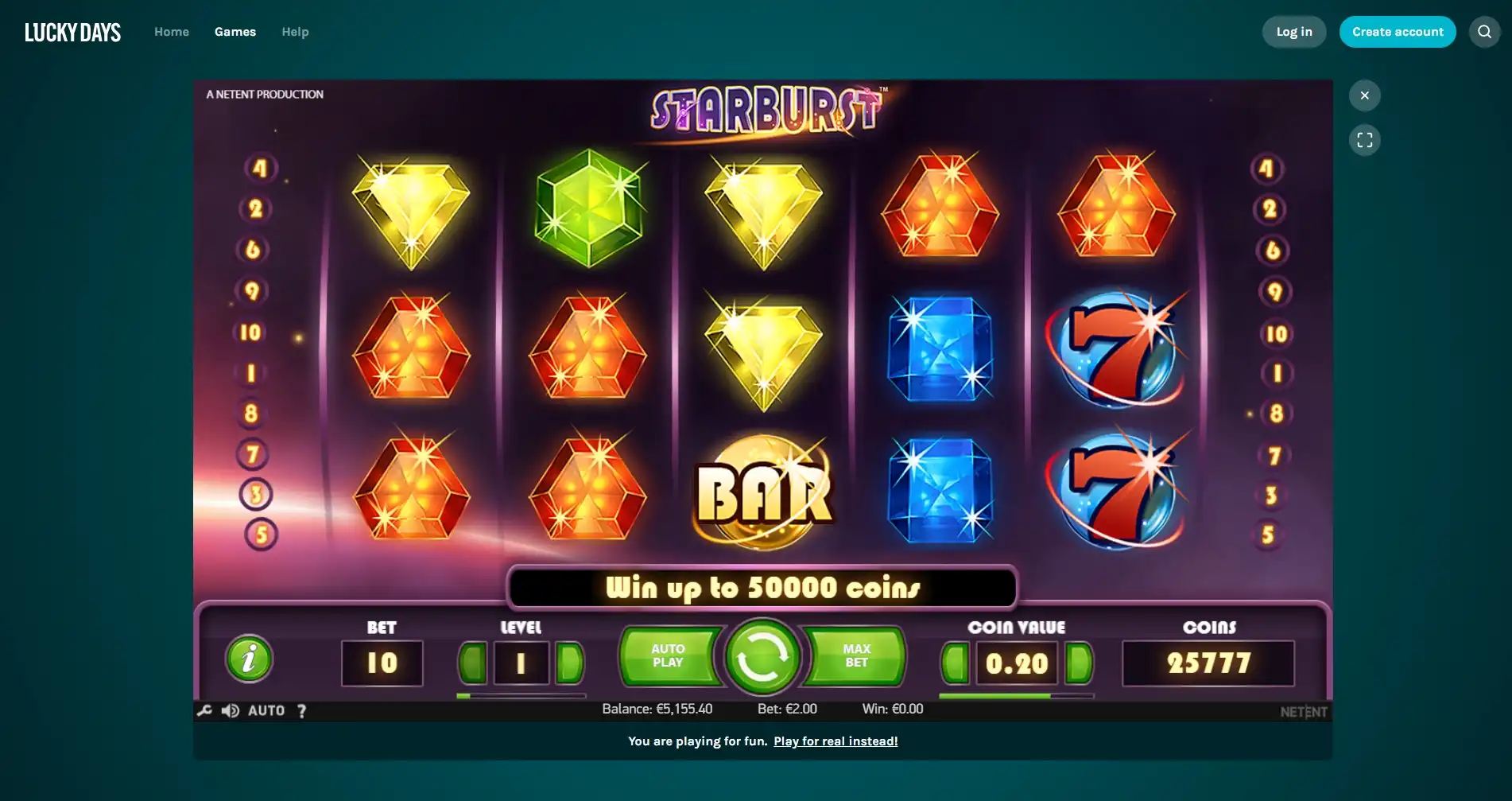Viewport: 1512px width, 801px height.
Task: Open the Help page from the navbar
Action: (x=295, y=31)
